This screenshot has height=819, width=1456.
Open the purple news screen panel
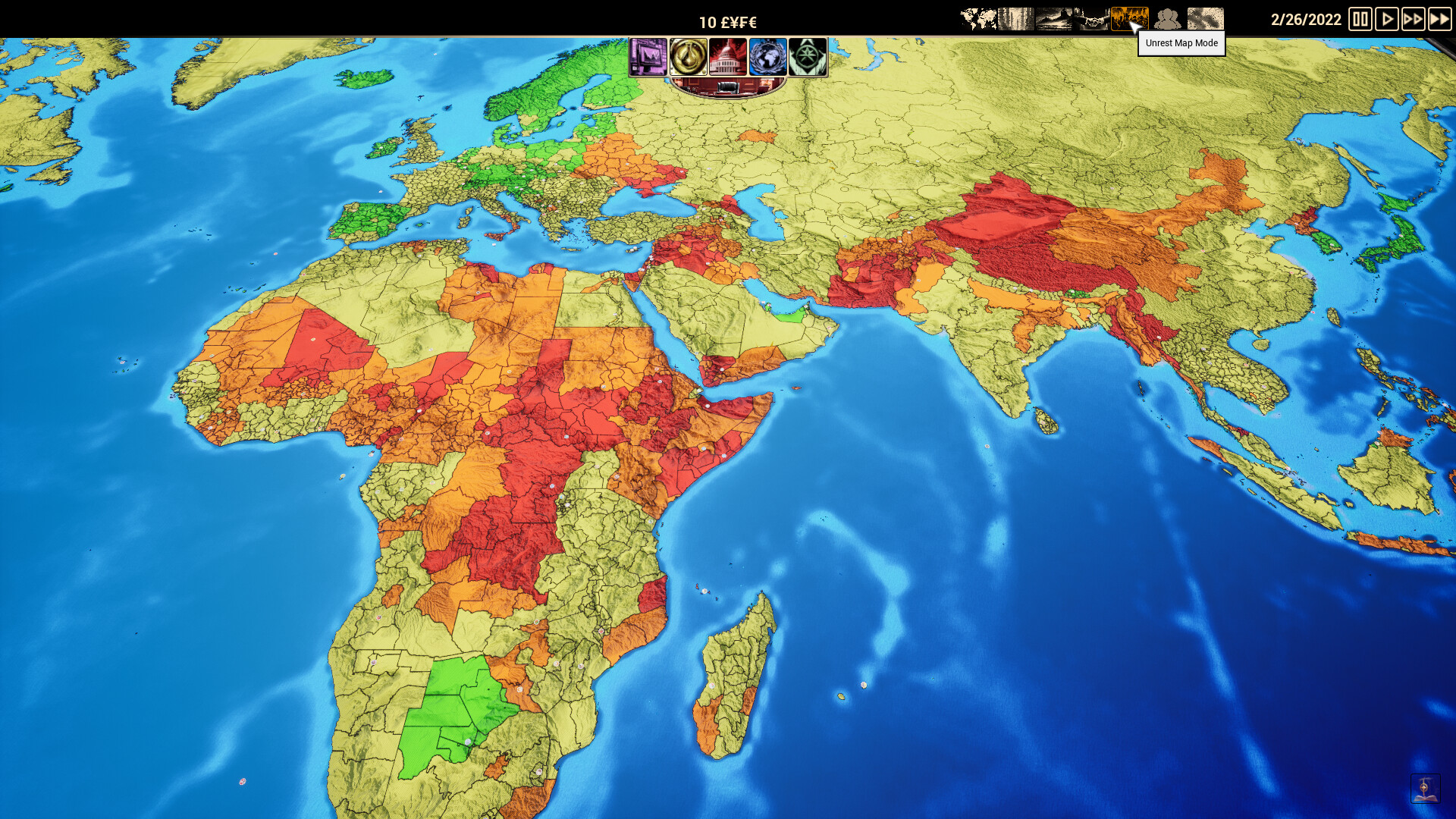point(649,57)
